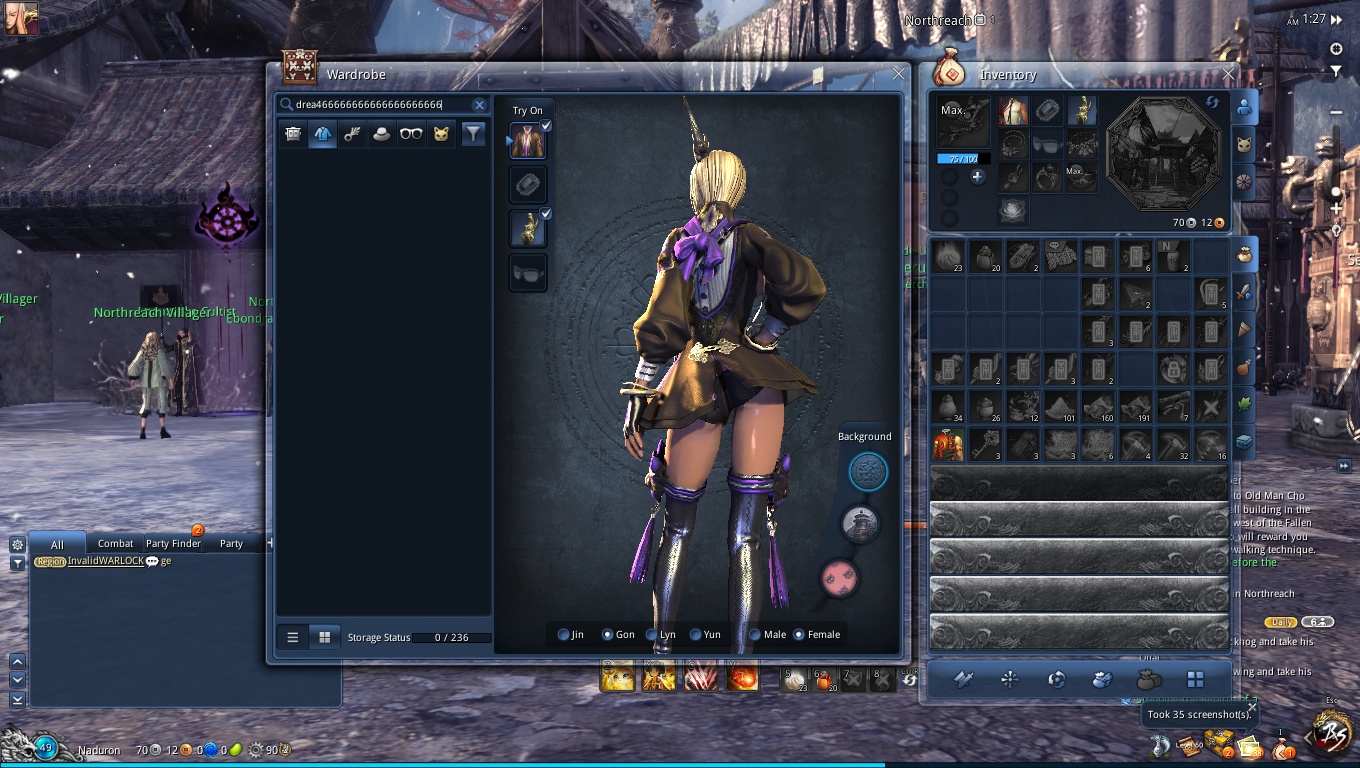
Task: Close the Wardrobe window
Action: [x=898, y=74]
